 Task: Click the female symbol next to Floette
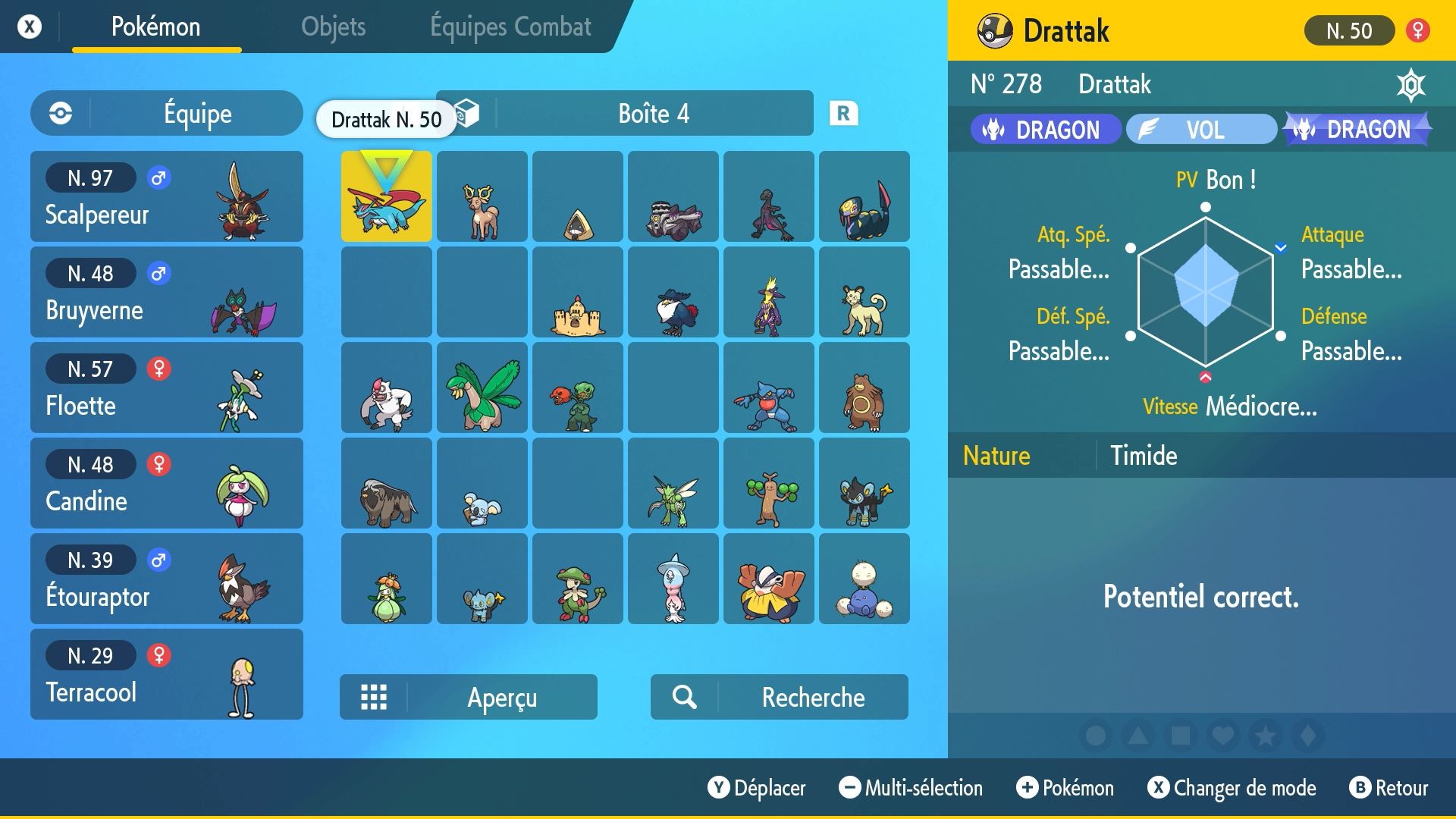click(x=160, y=369)
